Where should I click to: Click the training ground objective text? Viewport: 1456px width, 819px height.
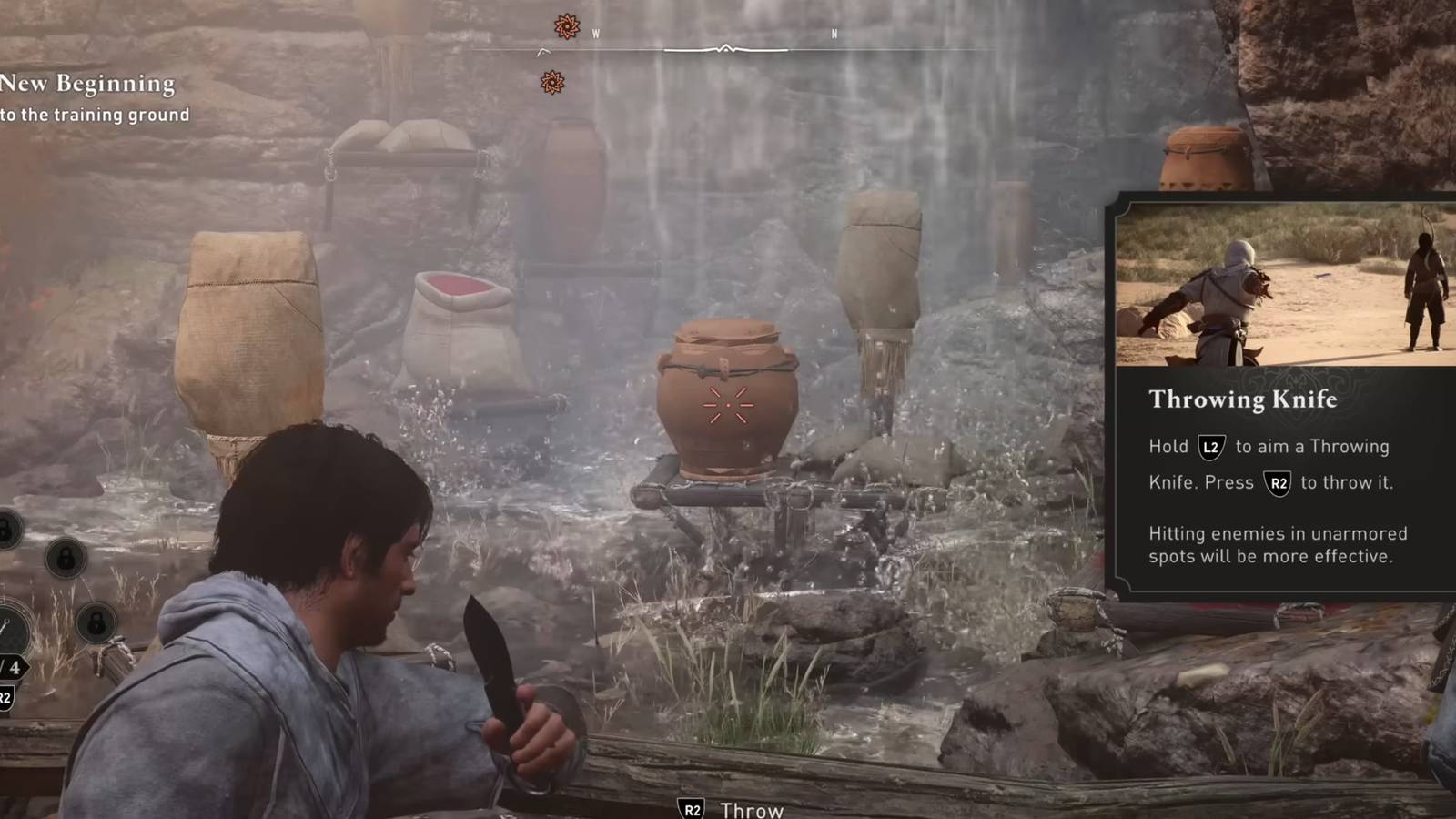click(94, 116)
